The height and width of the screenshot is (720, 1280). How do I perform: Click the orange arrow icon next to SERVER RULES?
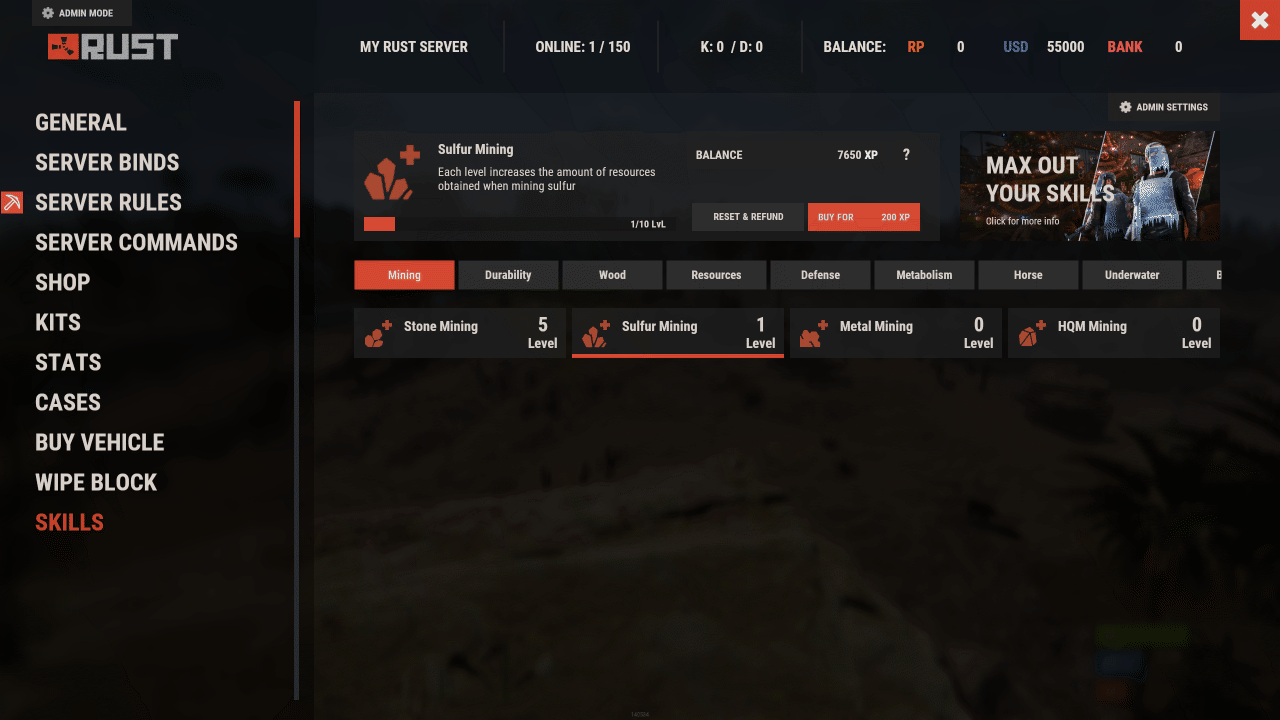[x=12, y=202]
